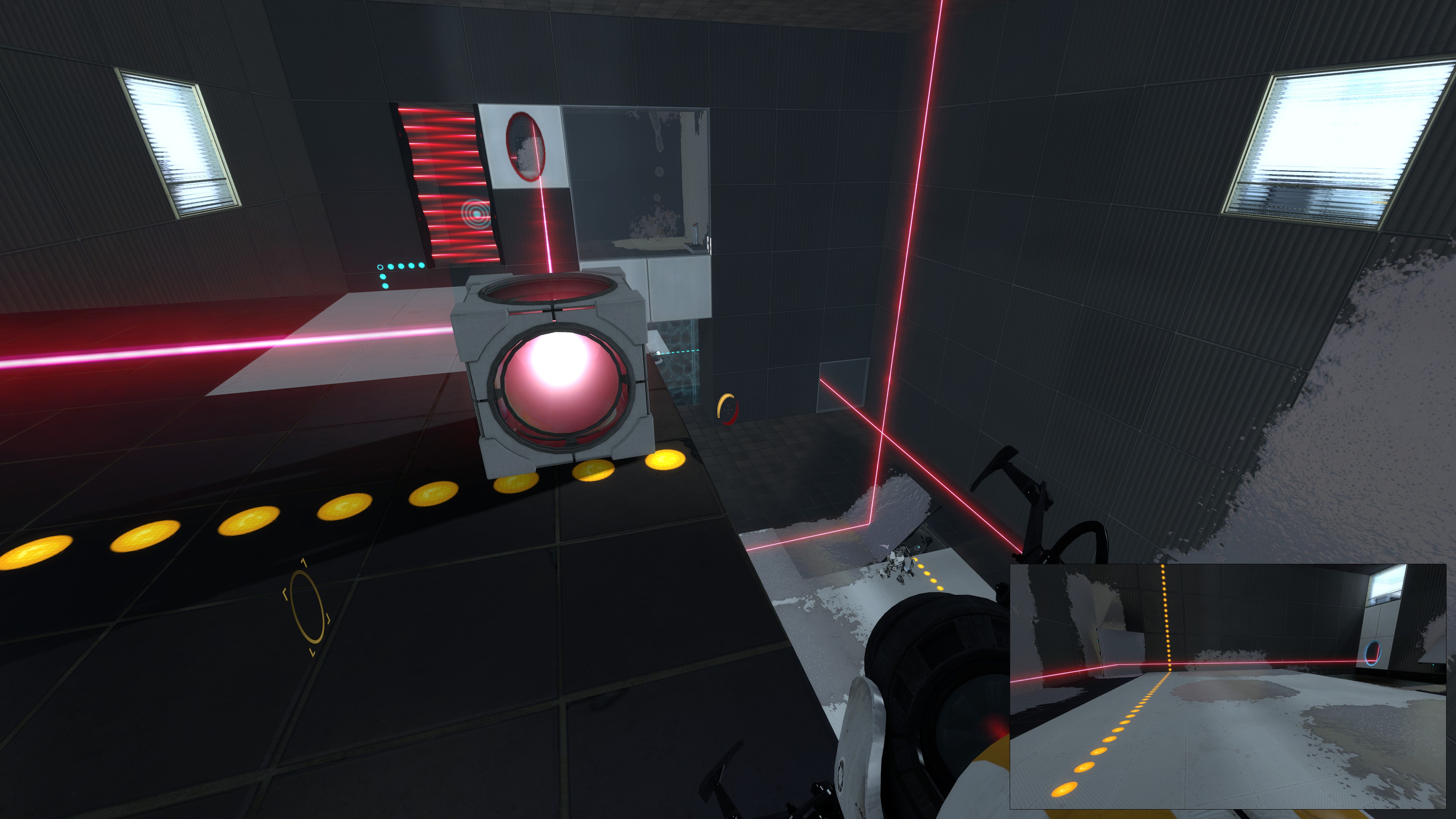Click the partner view picture-in-picture inset
1456x819 pixels.
pyautogui.click(x=1227, y=686)
